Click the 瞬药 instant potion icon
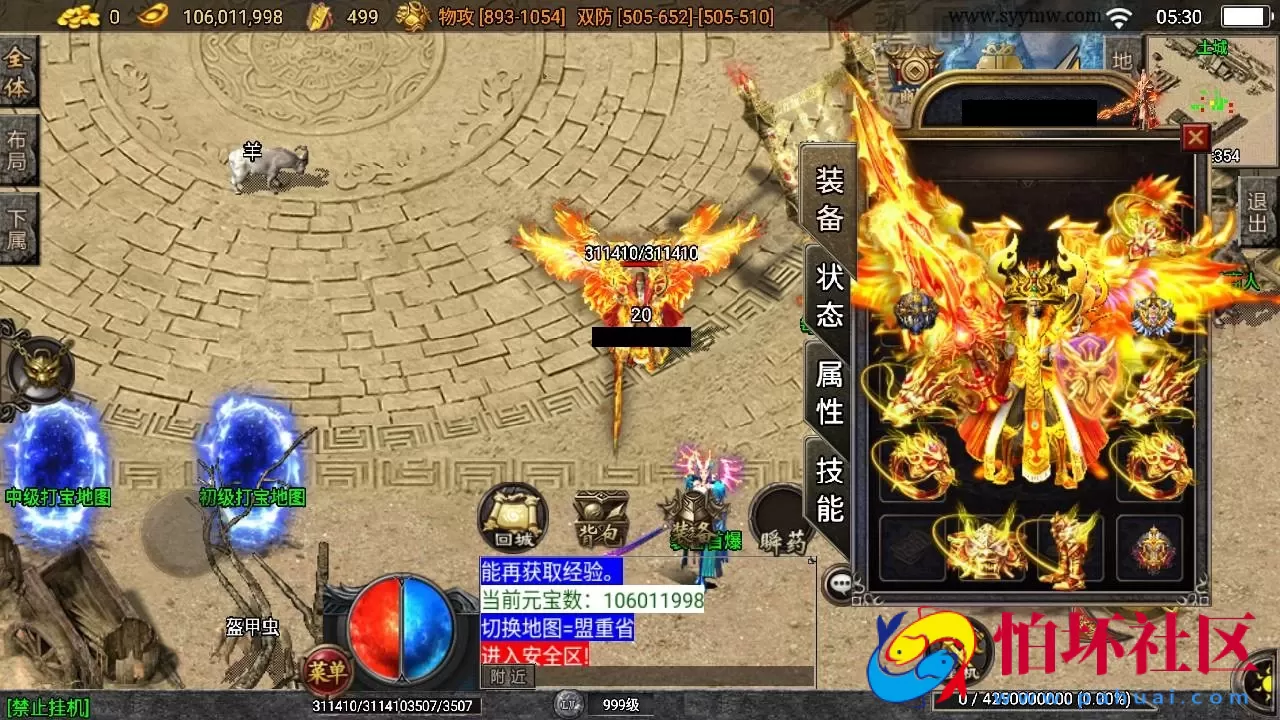 point(779,517)
